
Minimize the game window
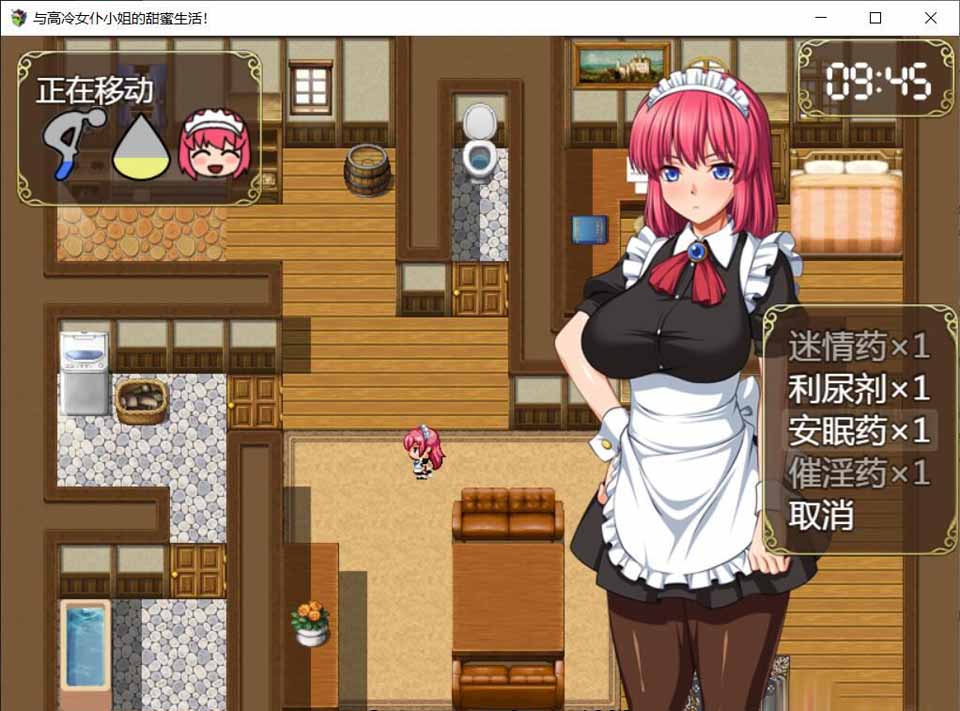point(820,18)
